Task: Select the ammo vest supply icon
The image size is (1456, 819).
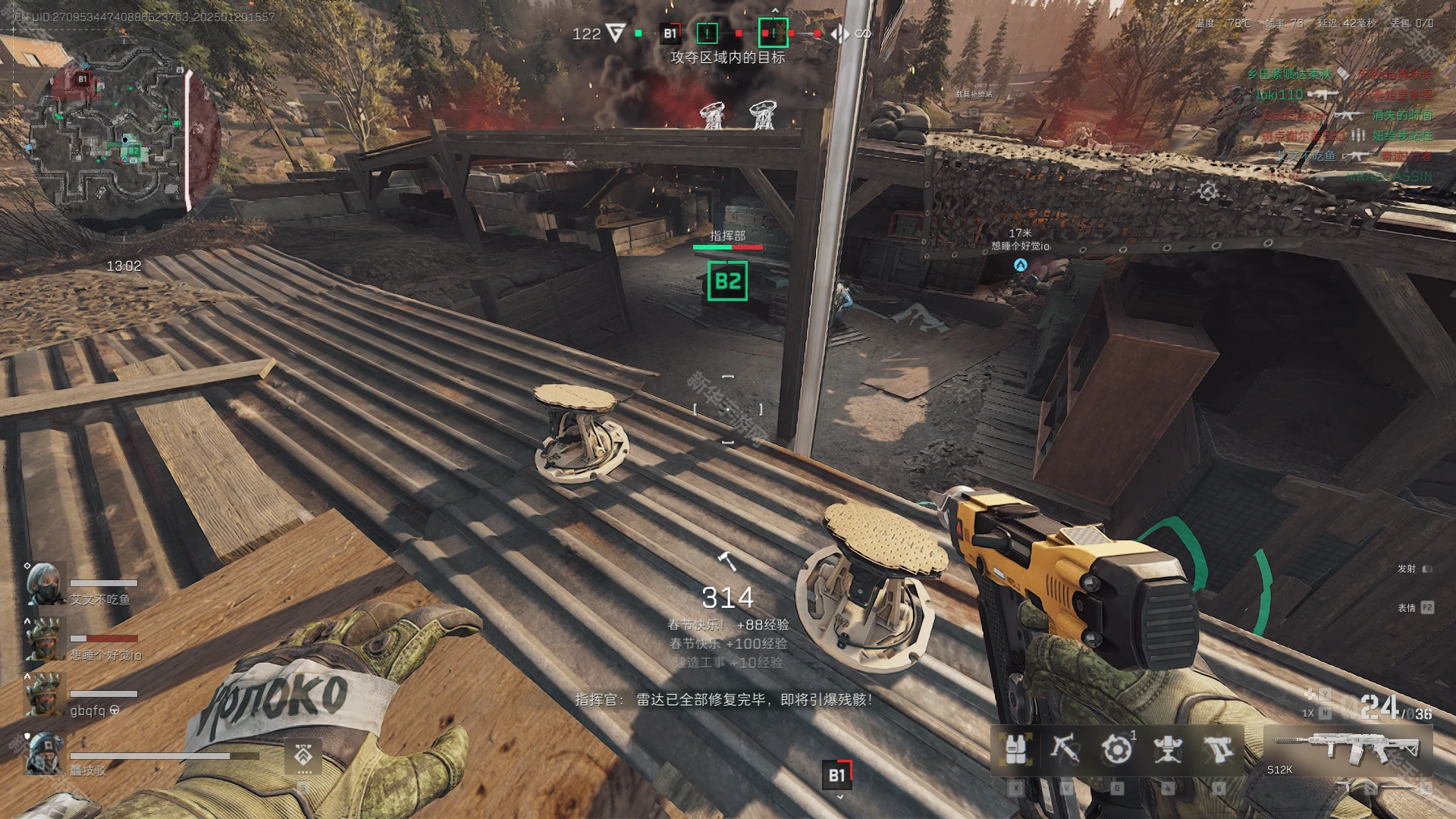Action: coord(1015,749)
